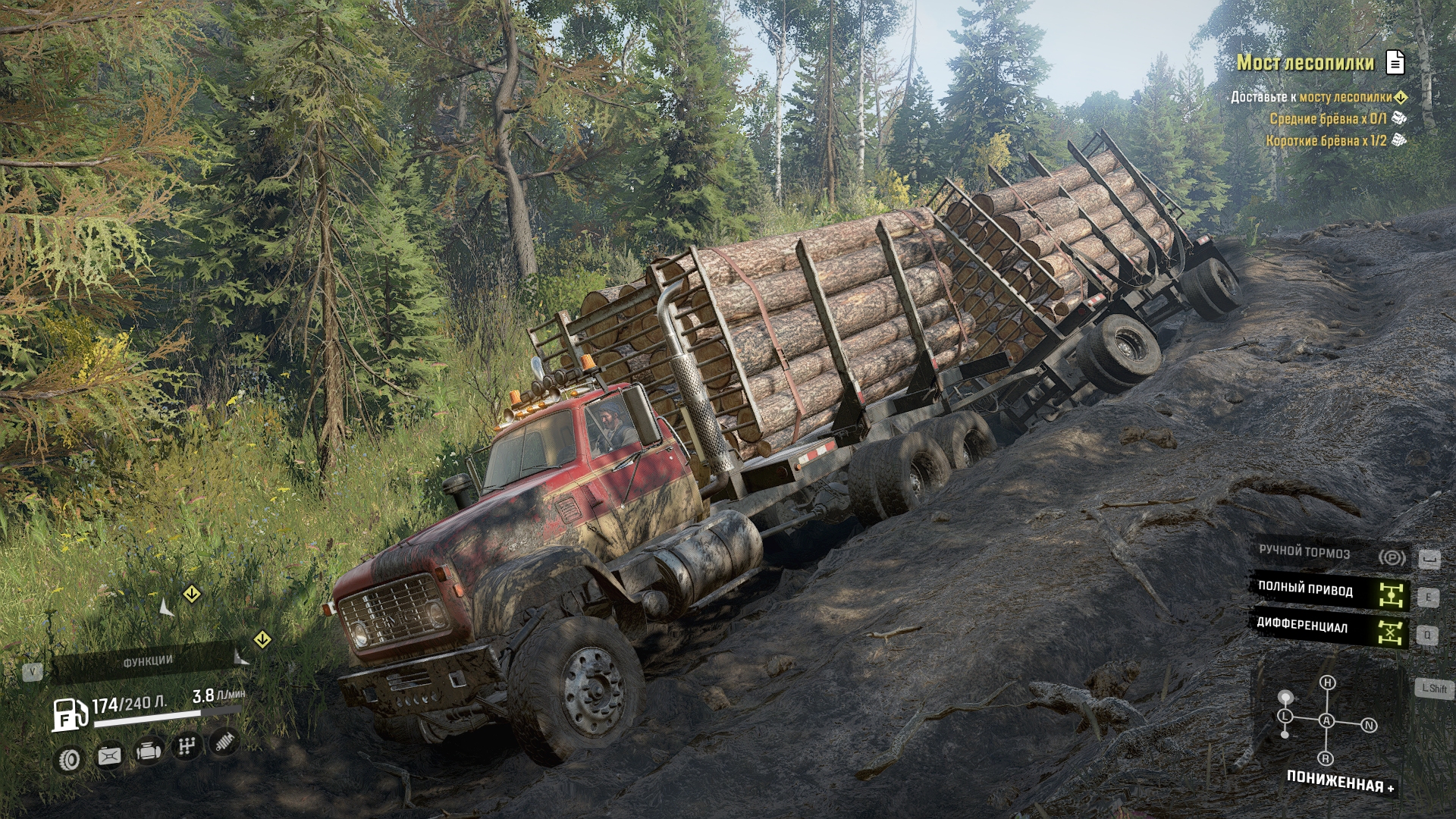Image resolution: width=1456 pixels, height=819 pixels.
Task: Click the suspension spring status icon
Action: click(x=224, y=743)
